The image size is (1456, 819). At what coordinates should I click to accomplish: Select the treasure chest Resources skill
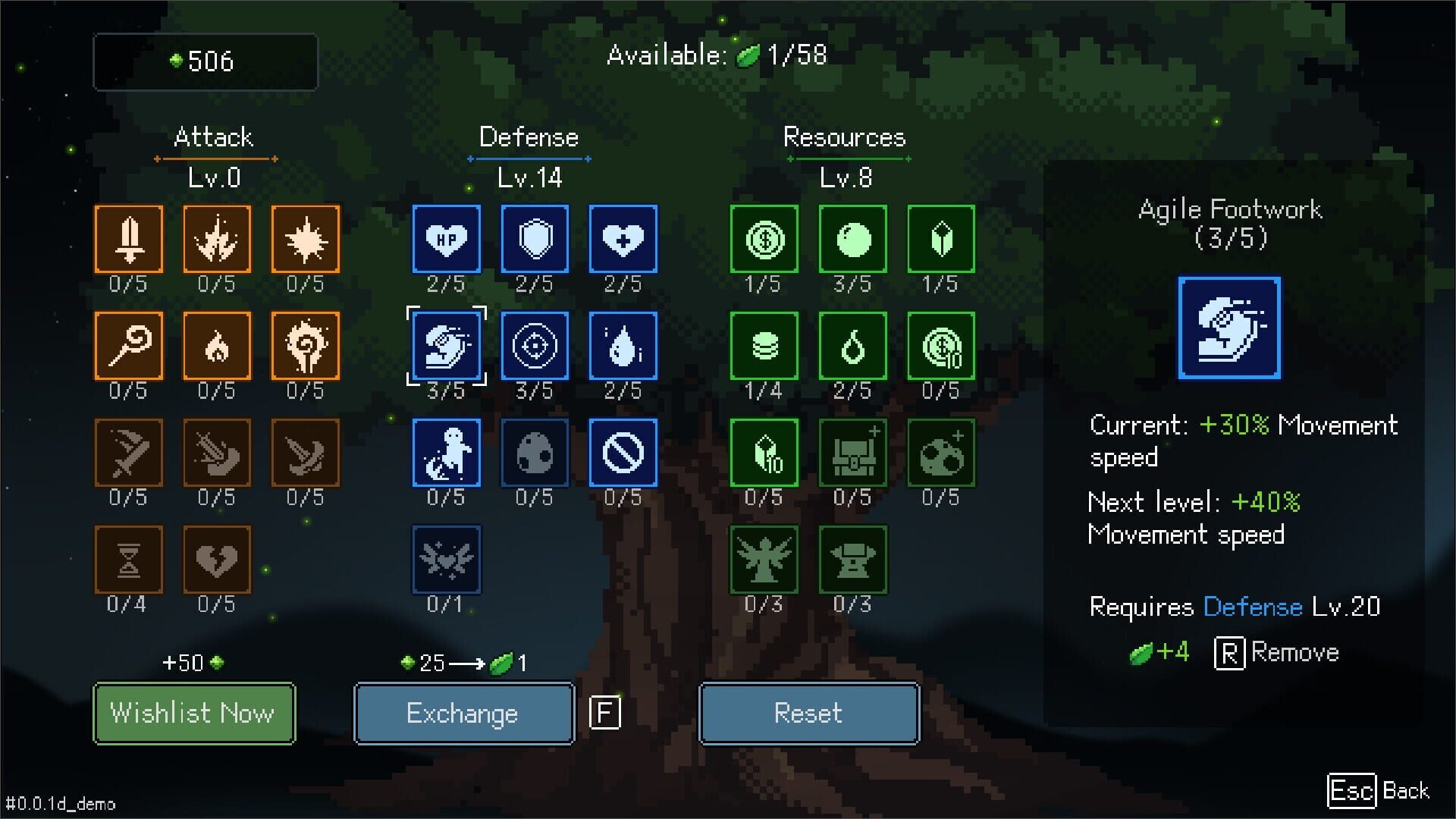(852, 452)
